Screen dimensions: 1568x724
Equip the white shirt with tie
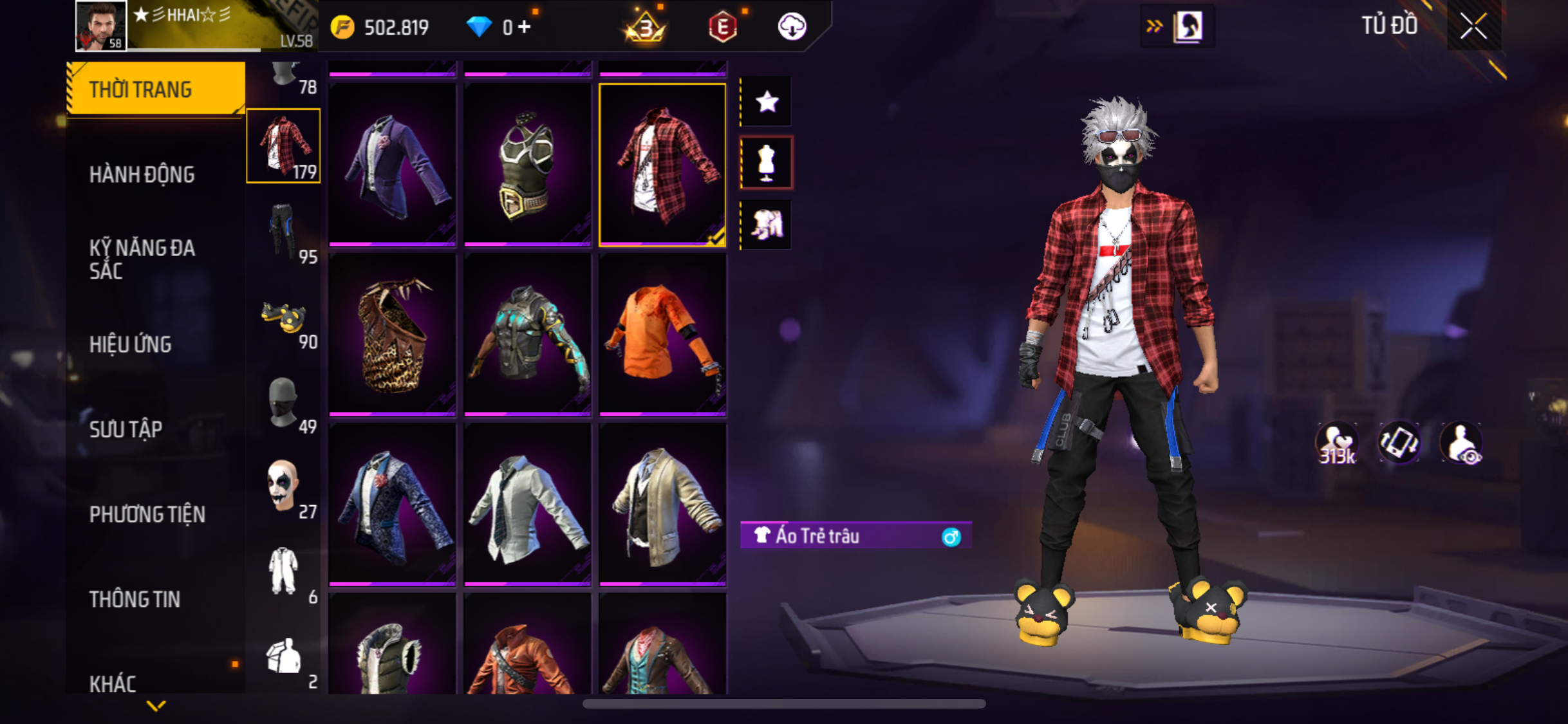coord(527,504)
